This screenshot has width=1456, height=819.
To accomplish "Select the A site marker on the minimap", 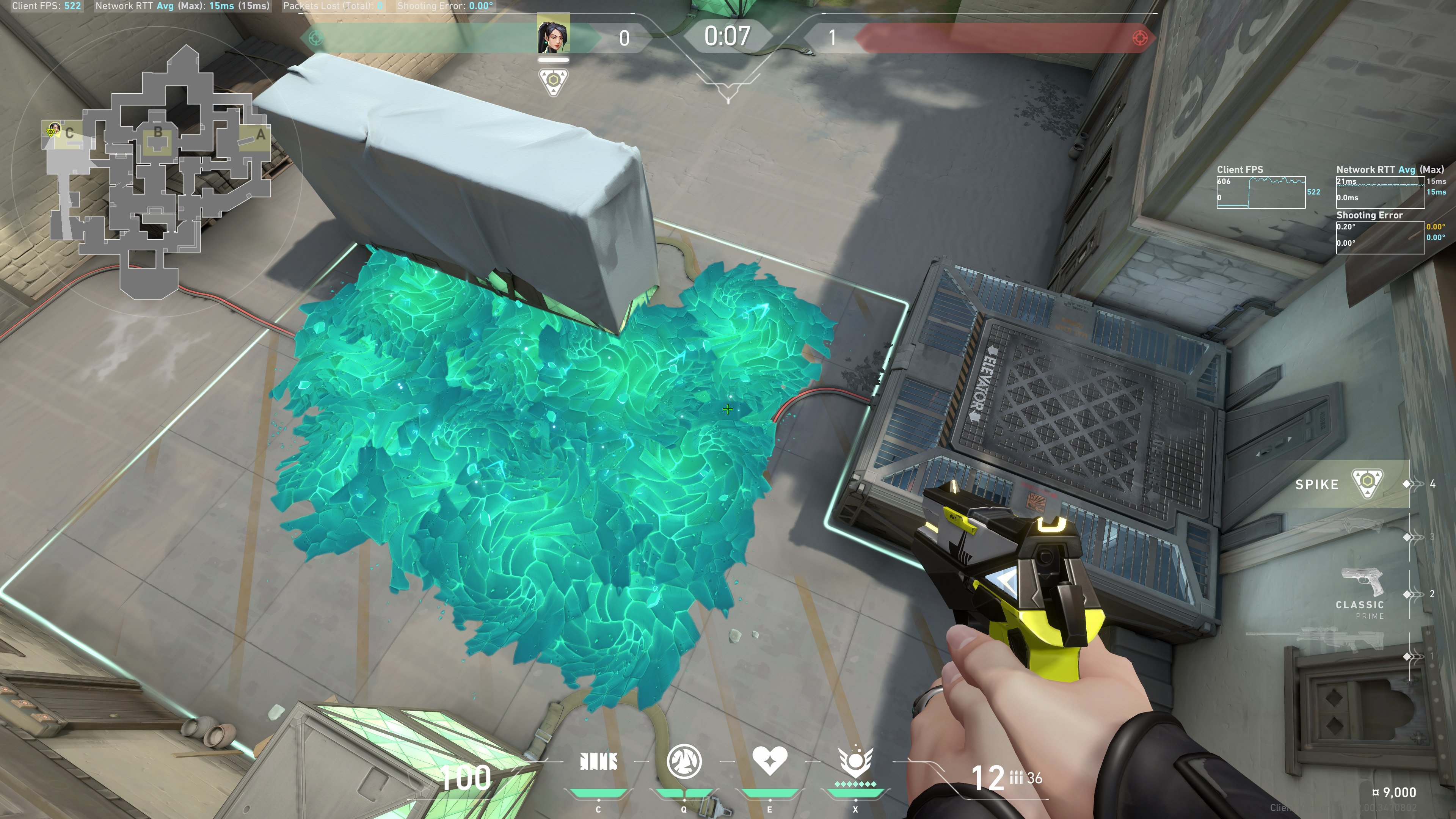I will click(260, 135).
